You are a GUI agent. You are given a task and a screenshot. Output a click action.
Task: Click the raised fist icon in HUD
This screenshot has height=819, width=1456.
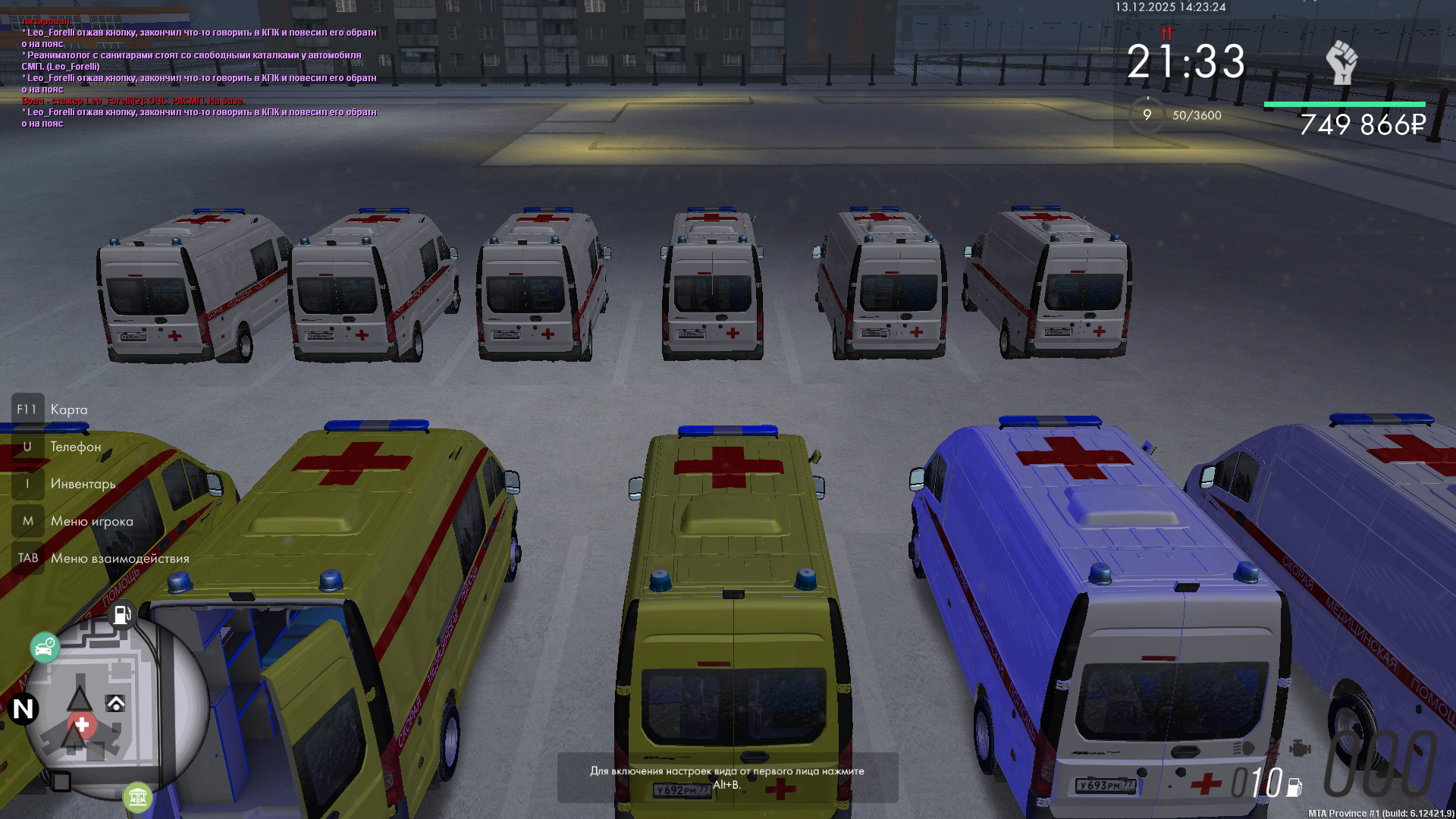(x=1341, y=63)
